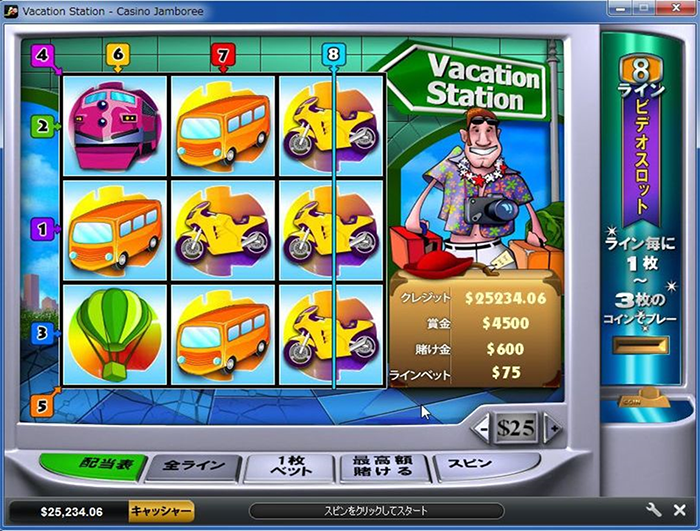The width and height of the screenshot is (700, 531).
Task: Open the 配当表 paytable
Action: [95, 465]
